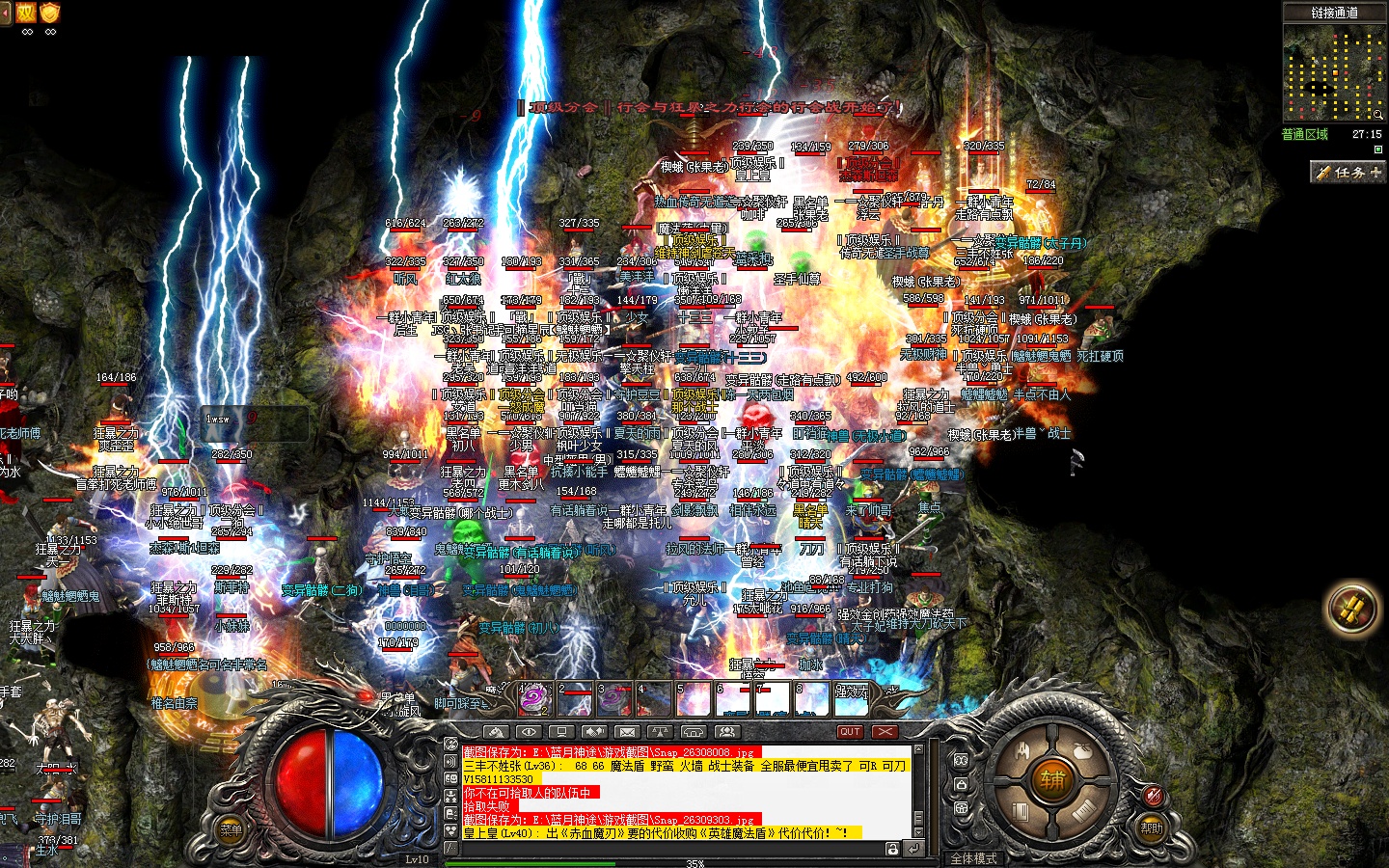This screenshot has height=868, width=1389.
Task: Open the 任务 quest tracker panel
Action: pyautogui.click(x=1348, y=172)
